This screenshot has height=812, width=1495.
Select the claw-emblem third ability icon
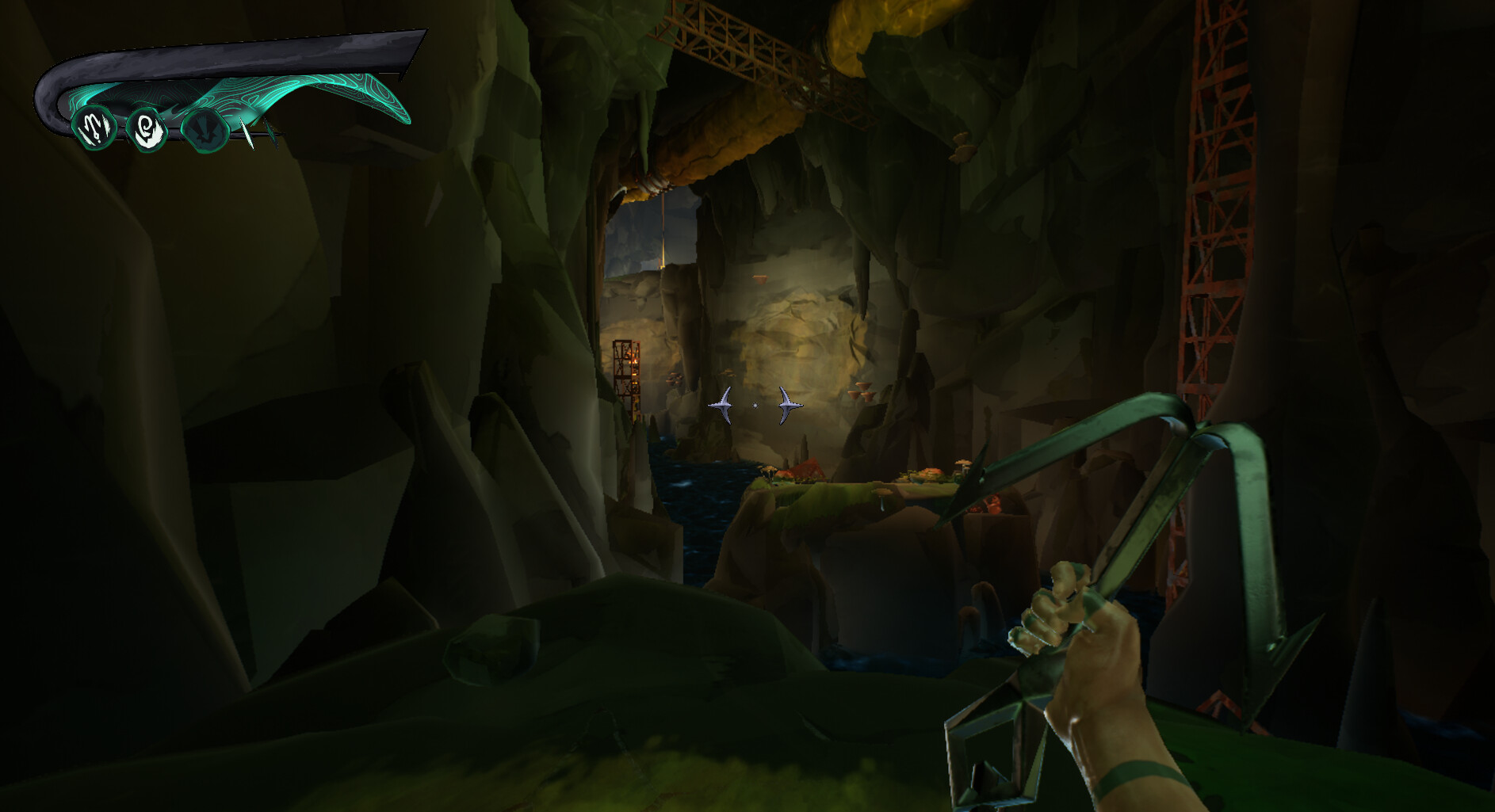tap(204, 132)
